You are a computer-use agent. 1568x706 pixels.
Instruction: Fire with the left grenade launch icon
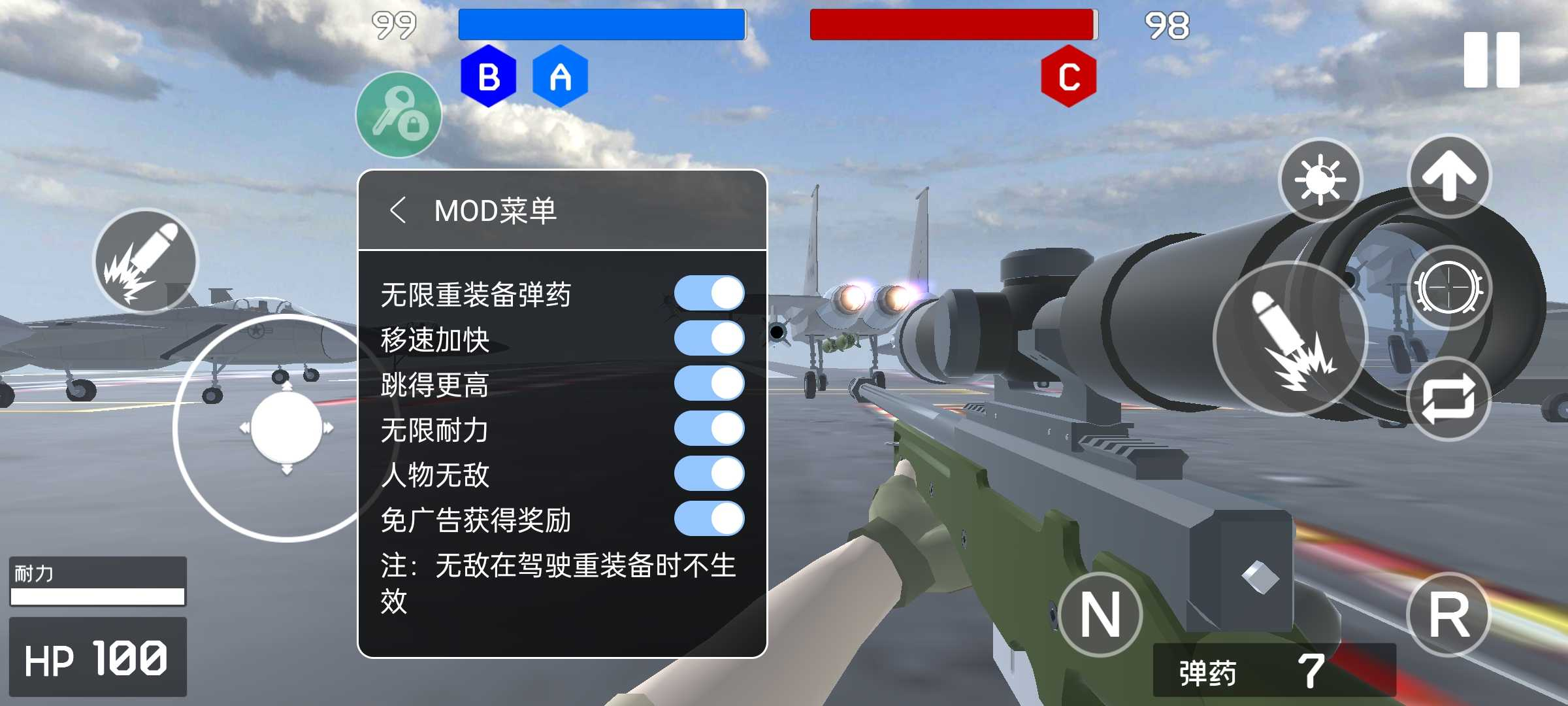(x=145, y=264)
